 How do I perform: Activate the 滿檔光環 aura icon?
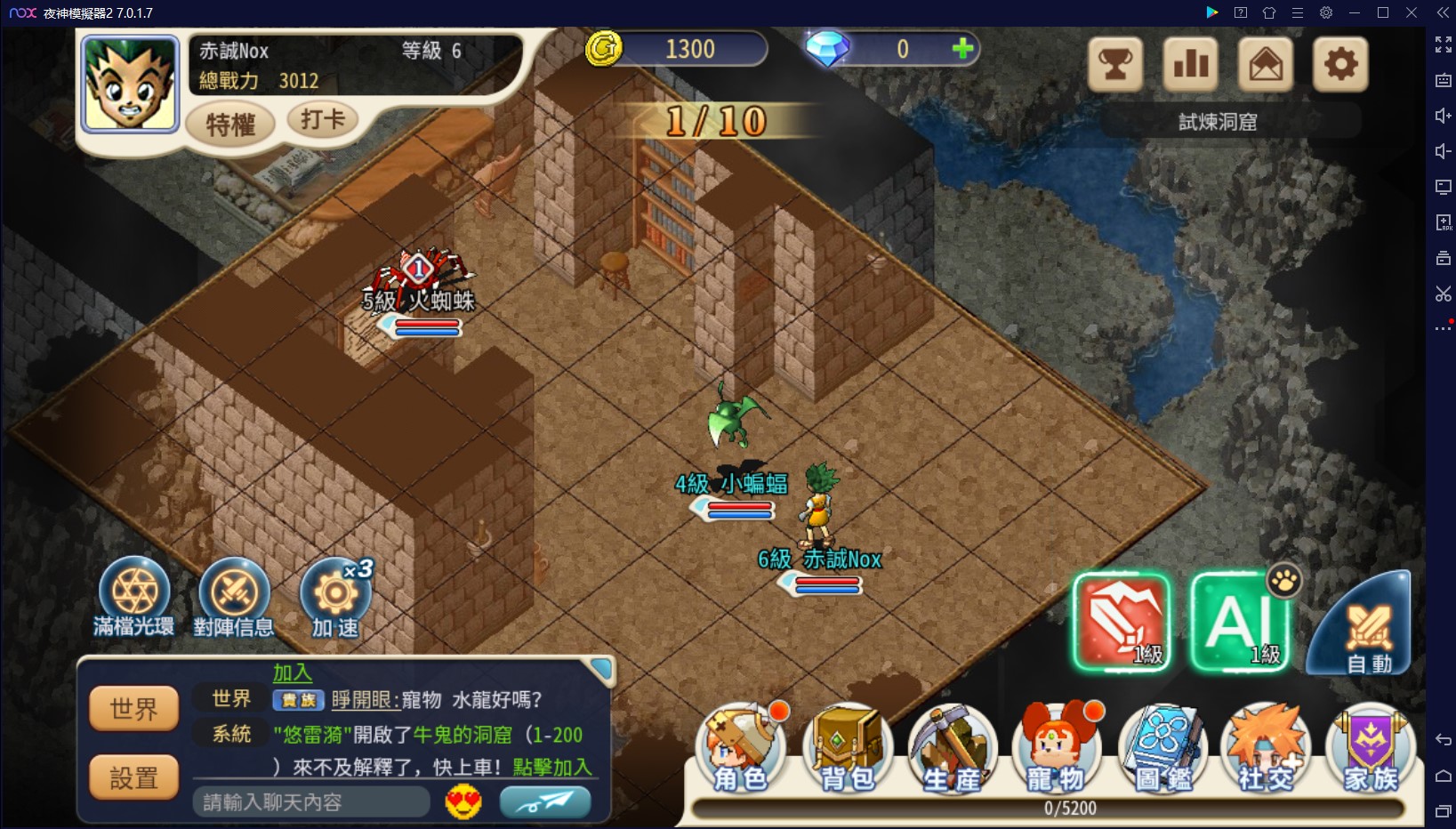[134, 593]
